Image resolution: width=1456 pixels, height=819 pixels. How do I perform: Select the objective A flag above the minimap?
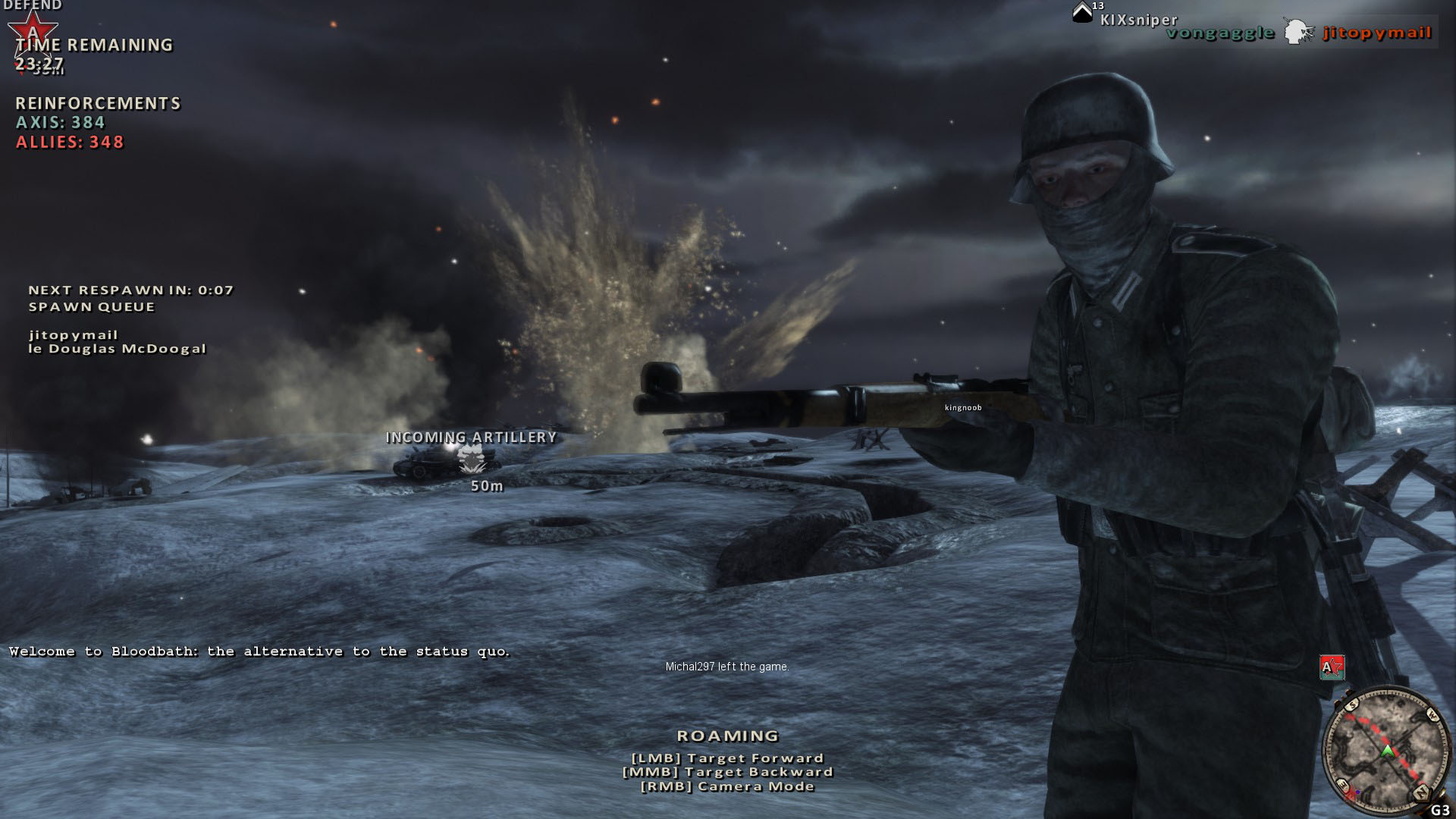point(1332,667)
